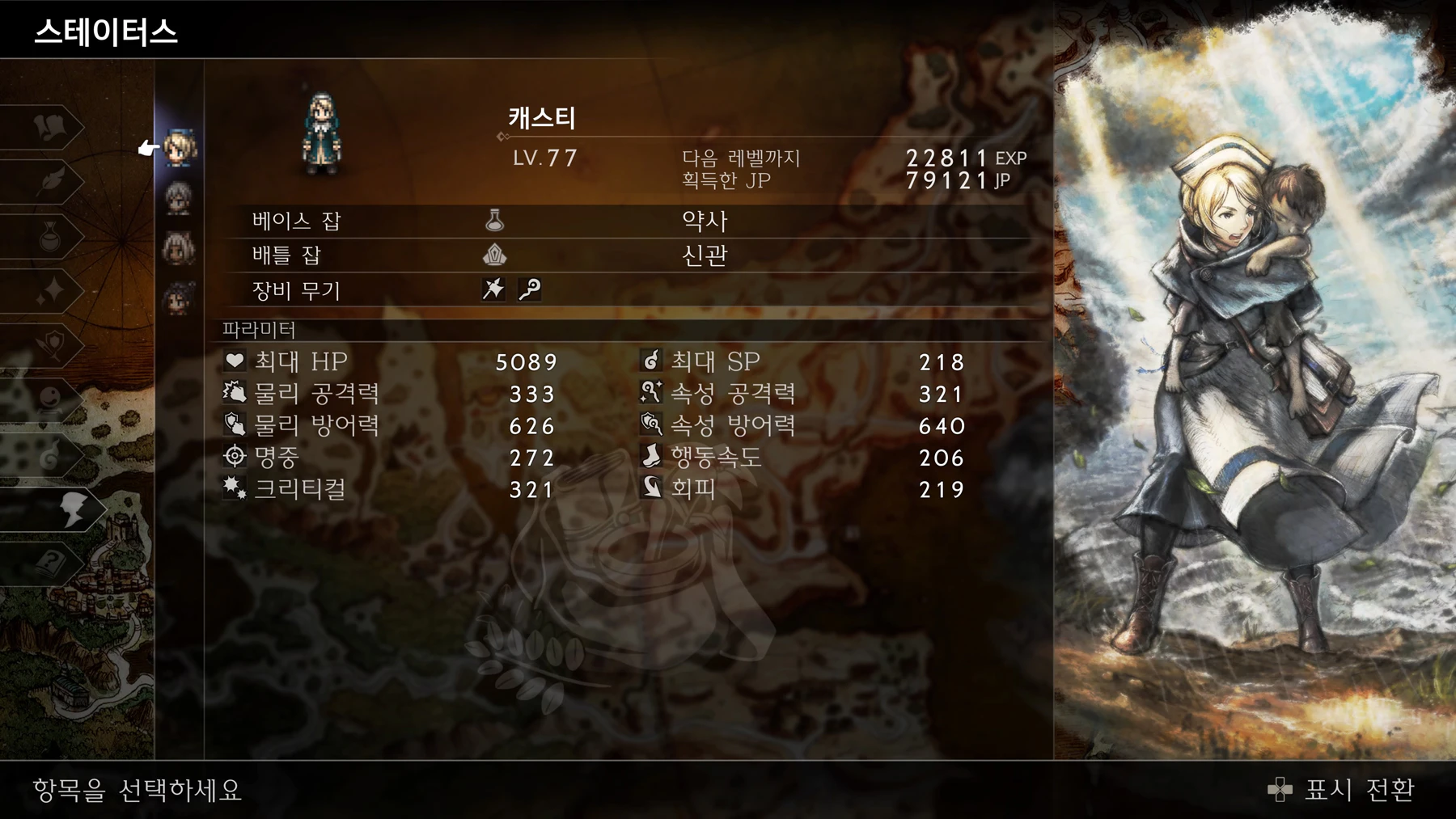Click the axe weapon icon
This screenshot has width=1456, height=819.
[x=493, y=289]
